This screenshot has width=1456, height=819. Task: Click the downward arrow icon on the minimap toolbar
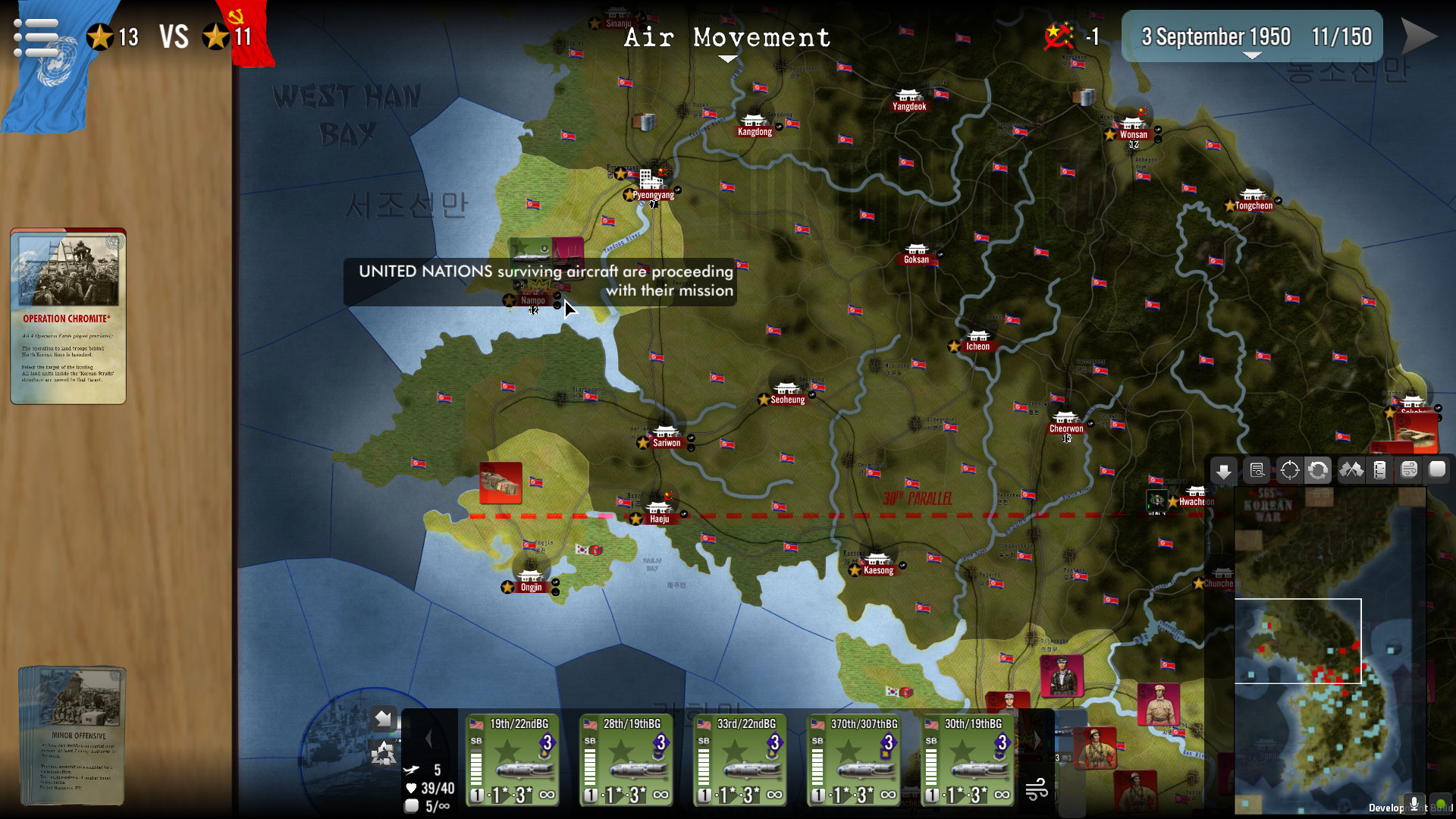(1224, 470)
